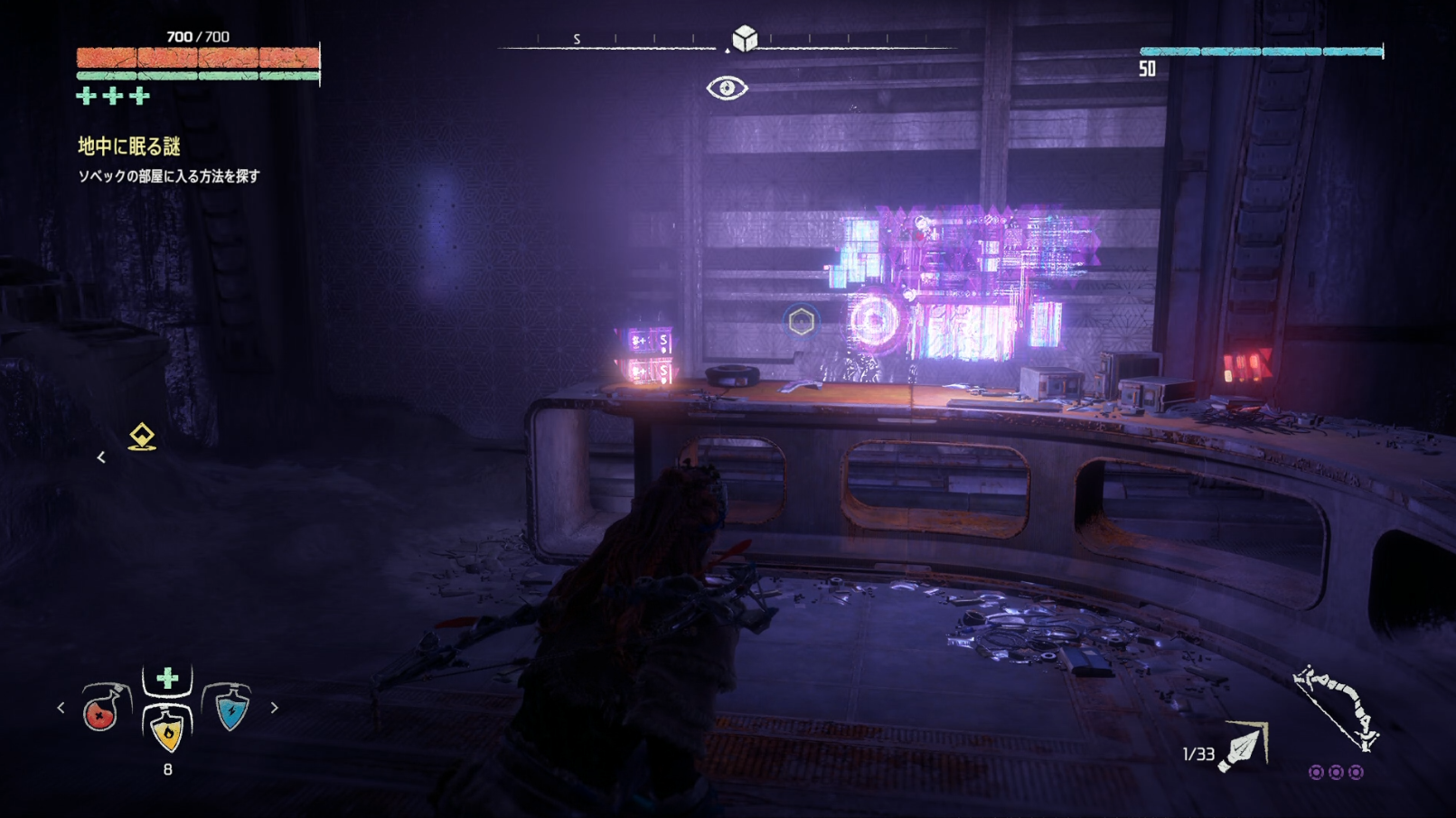Click the hexagon interaction marker on the hologram
1456x818 pixels.
[x=801, y=321]
